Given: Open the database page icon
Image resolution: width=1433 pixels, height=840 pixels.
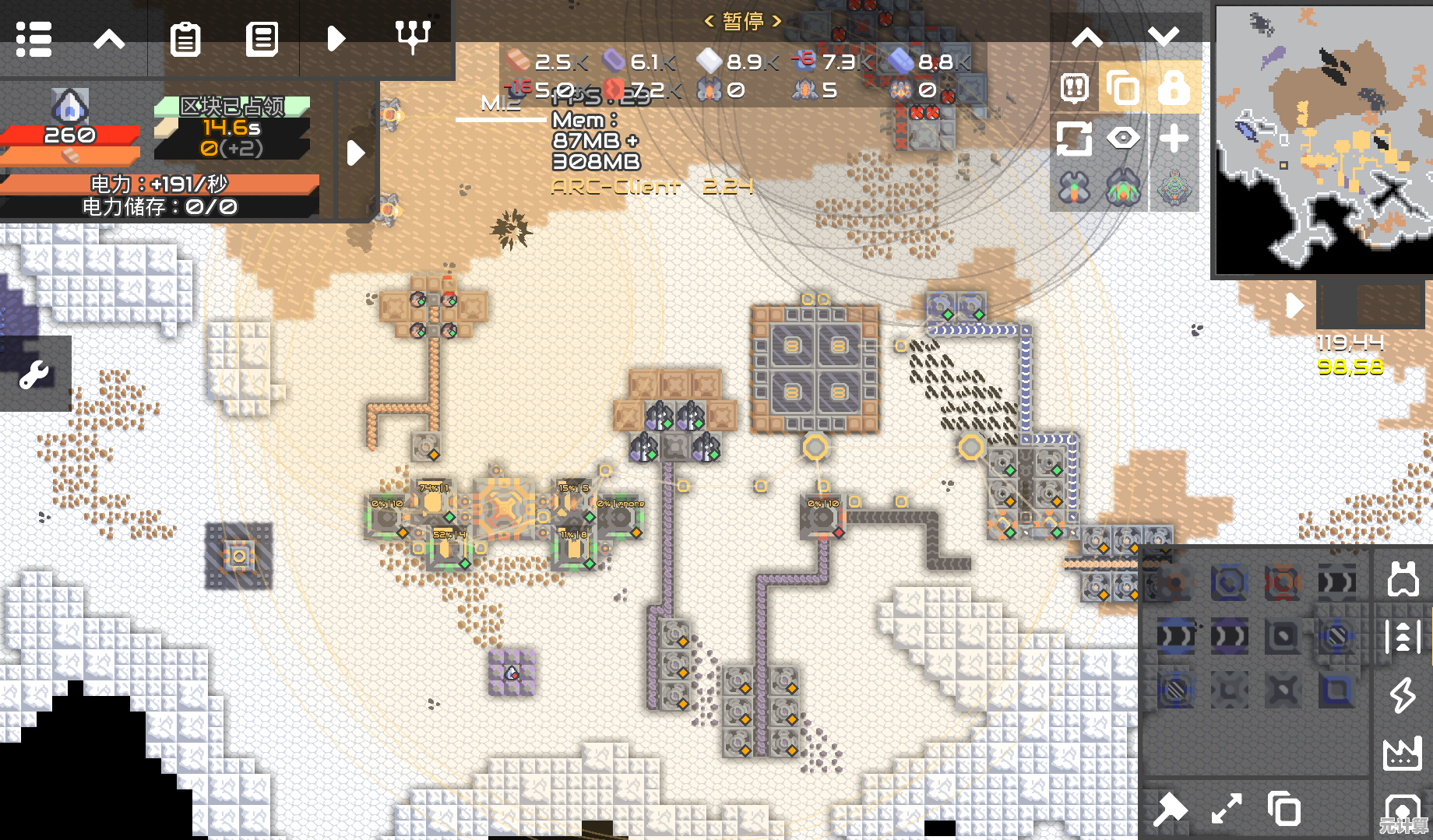Looking at the screenshot, I should [x=262, y=38].
